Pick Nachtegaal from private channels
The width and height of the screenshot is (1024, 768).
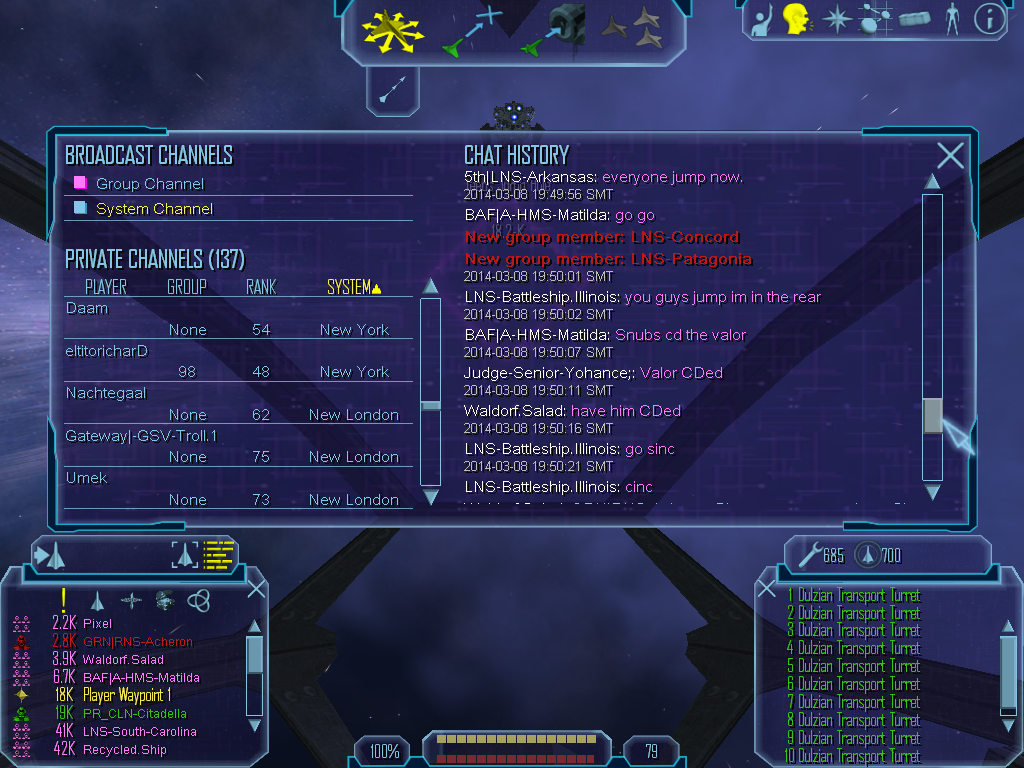click(106, 393)
